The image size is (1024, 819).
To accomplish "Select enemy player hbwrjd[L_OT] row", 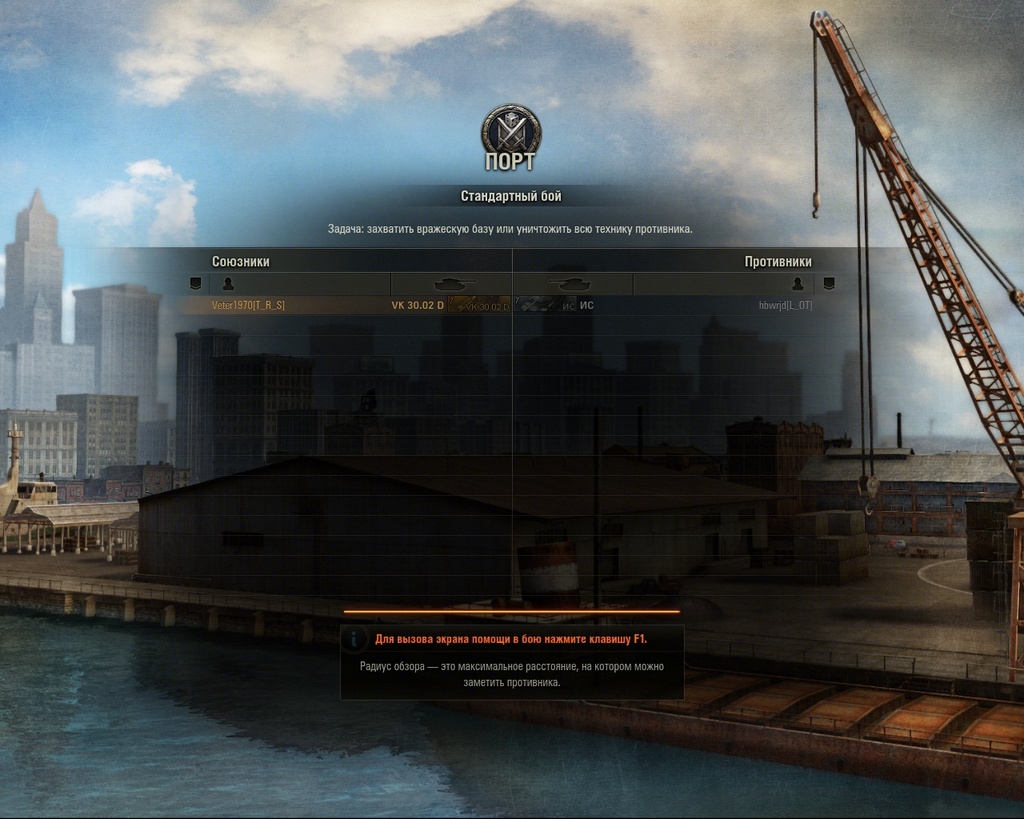I will click(x=785, y=305).
